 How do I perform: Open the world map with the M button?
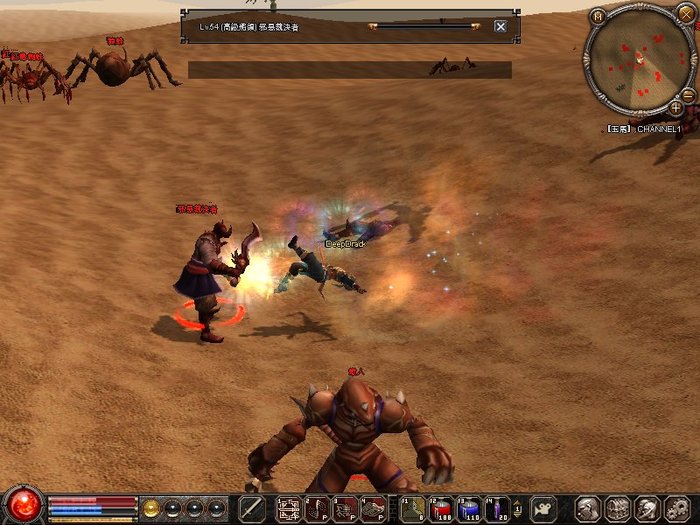(598, 16)
